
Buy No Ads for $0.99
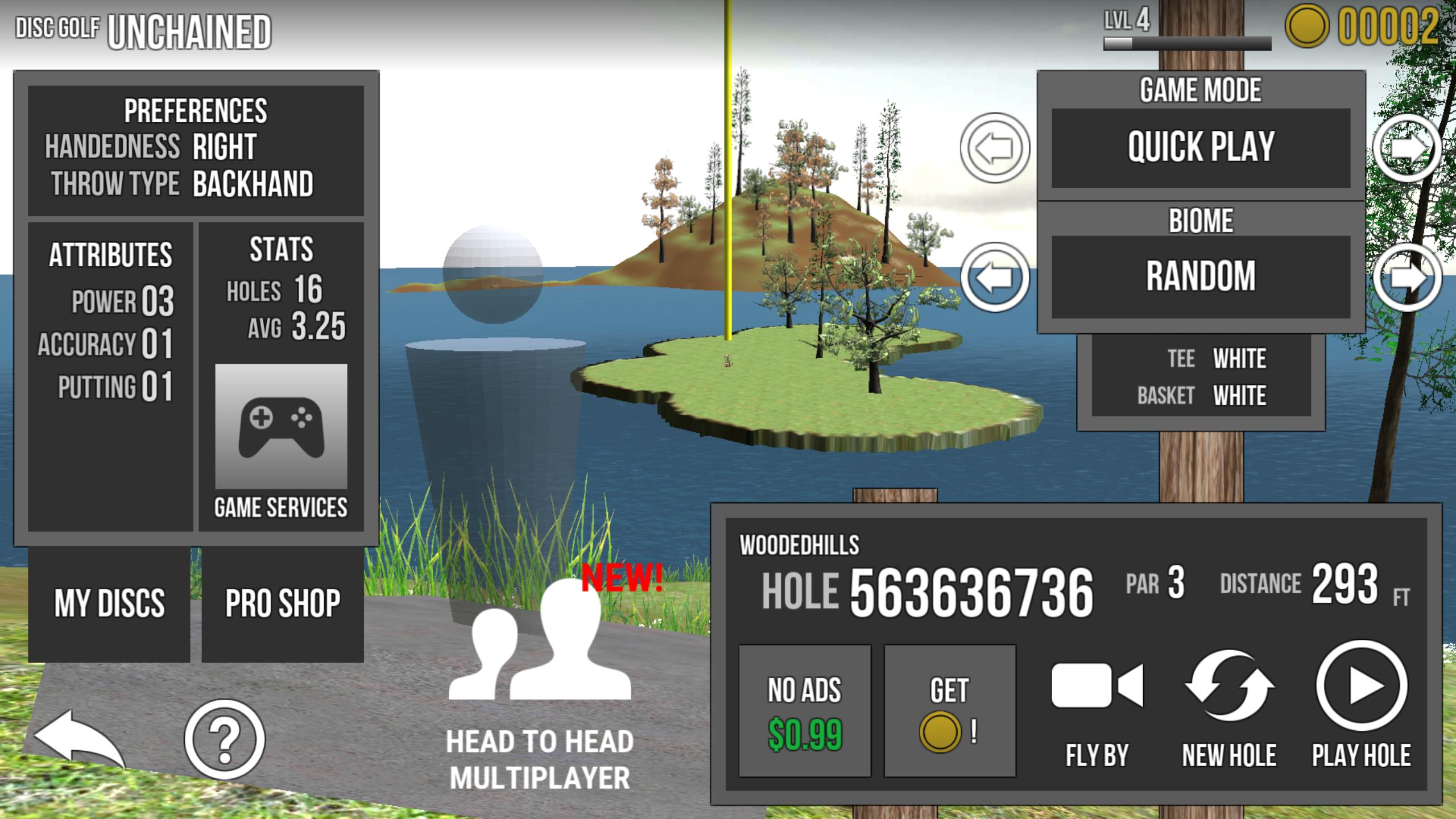804,711
